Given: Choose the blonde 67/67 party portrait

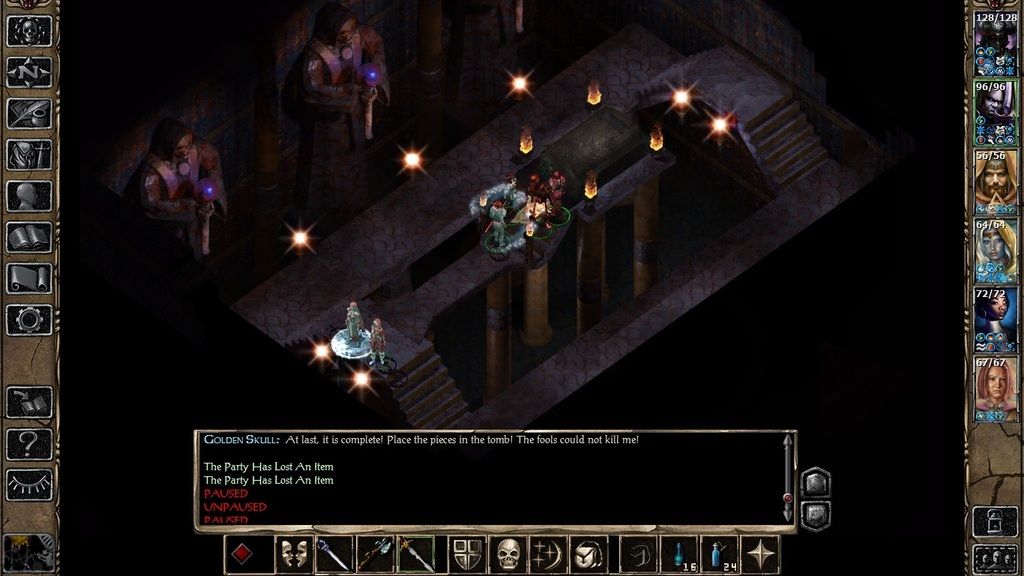Looking at the screenshot, I should point(995,389).
